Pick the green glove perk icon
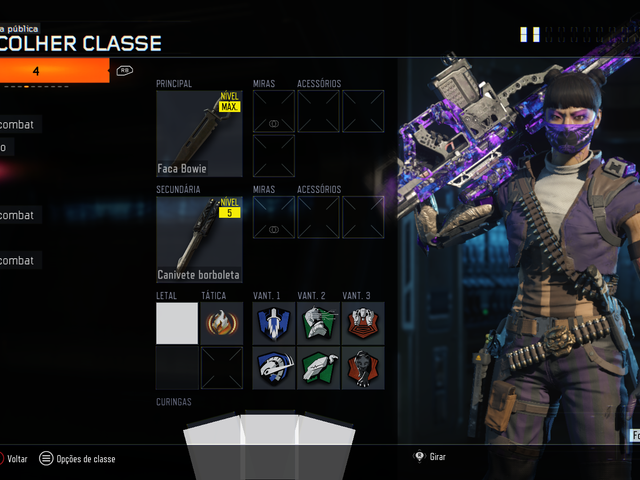This screenshot has height=480, width=640. (x=318, y=367)
